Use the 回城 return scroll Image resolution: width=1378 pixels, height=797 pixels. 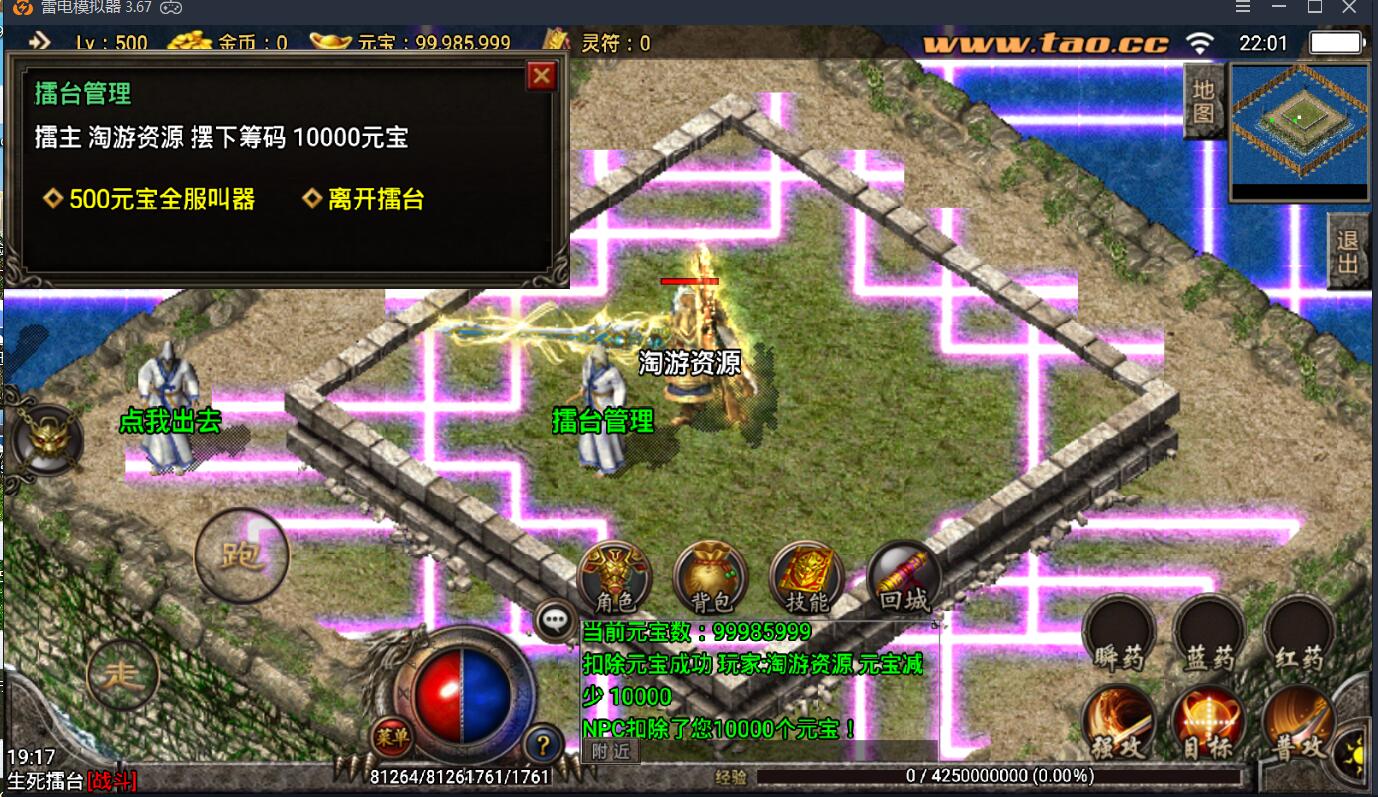pyautogui.click(x=904, y=579)
